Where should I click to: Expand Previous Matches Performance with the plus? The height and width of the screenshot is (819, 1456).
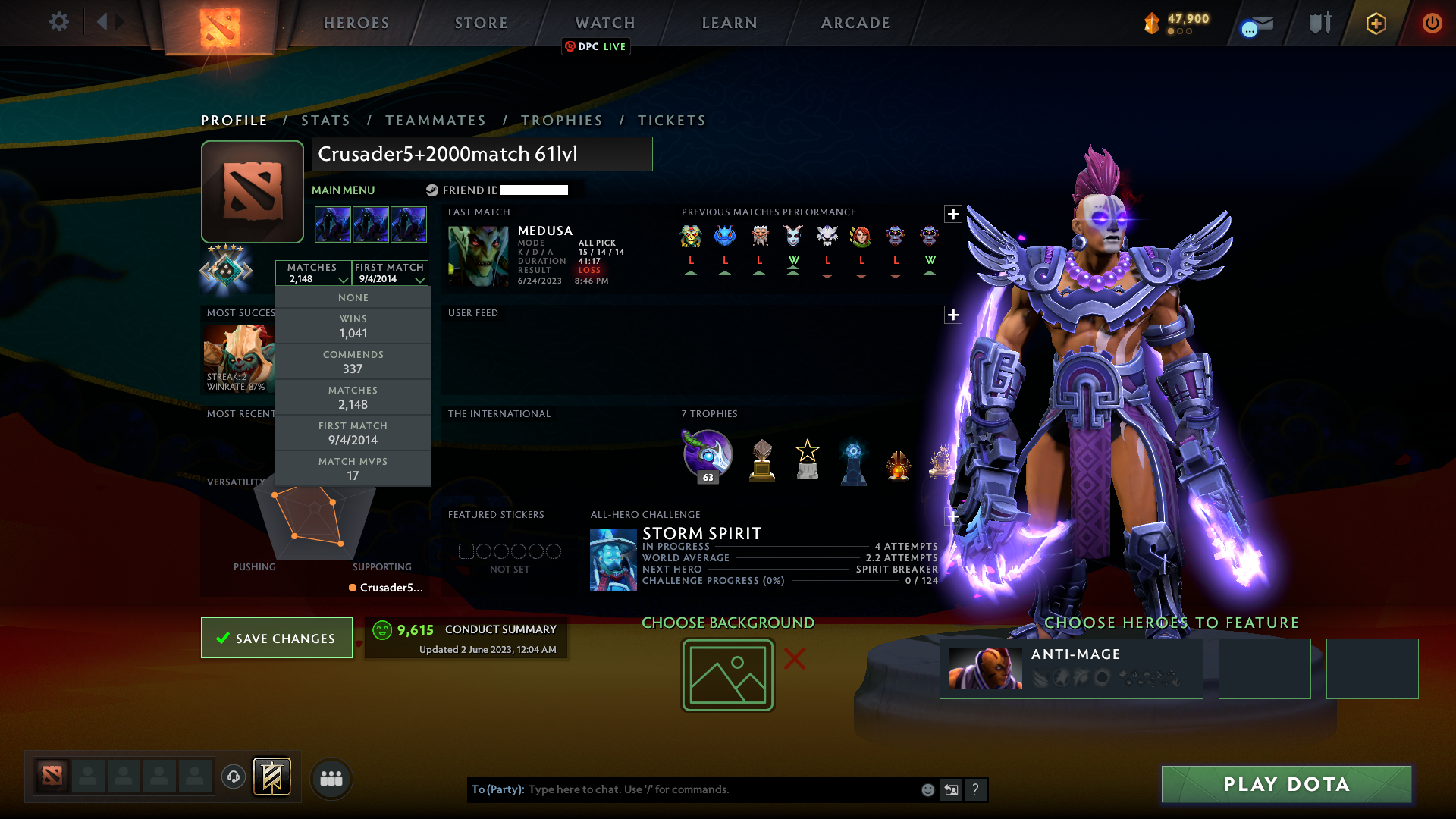click(x=953, y=214)
